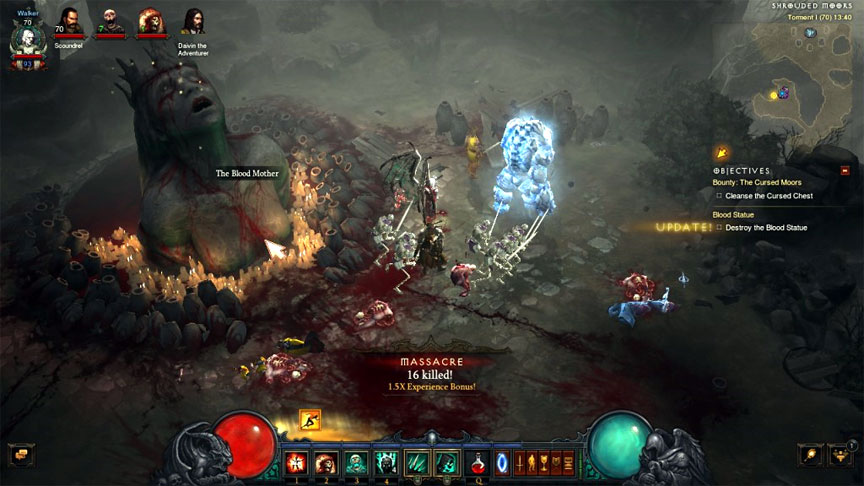Use the first skill in slot 1
Viewport: 864px width, 486px height.
(x=297, y=462)
